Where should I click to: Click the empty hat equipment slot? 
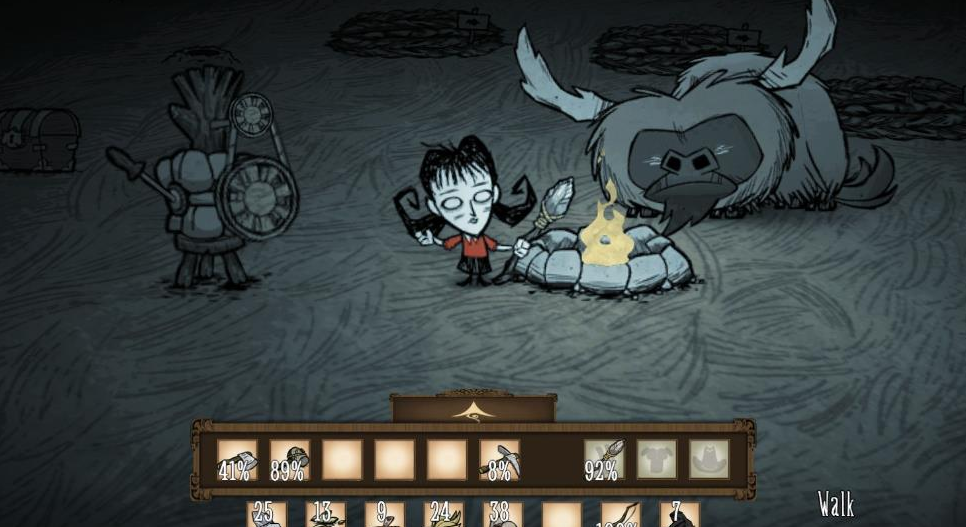coord(708,459)
